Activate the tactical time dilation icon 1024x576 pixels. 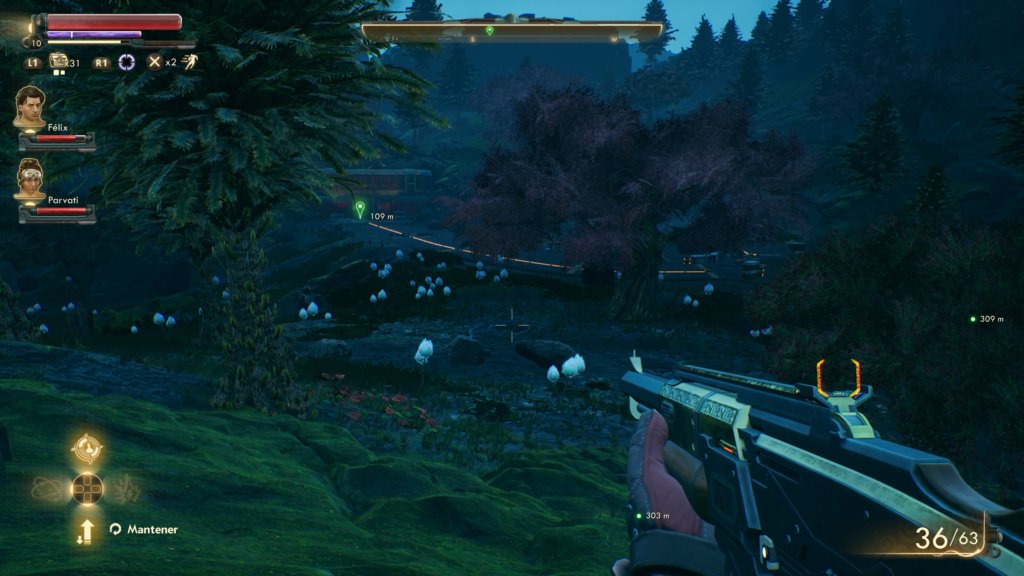127,62
